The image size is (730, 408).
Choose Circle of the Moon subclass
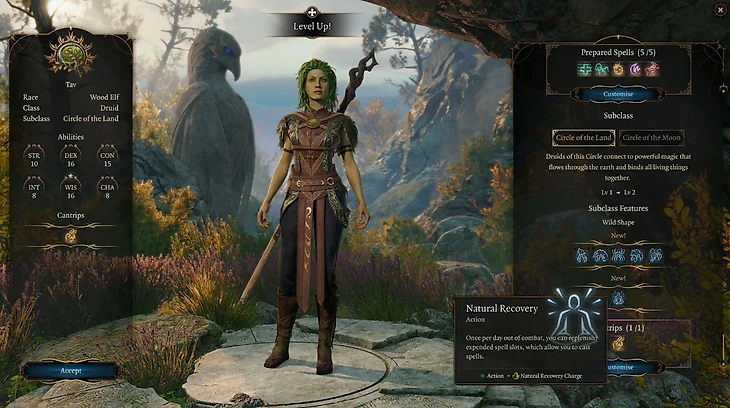click(651, 138)
